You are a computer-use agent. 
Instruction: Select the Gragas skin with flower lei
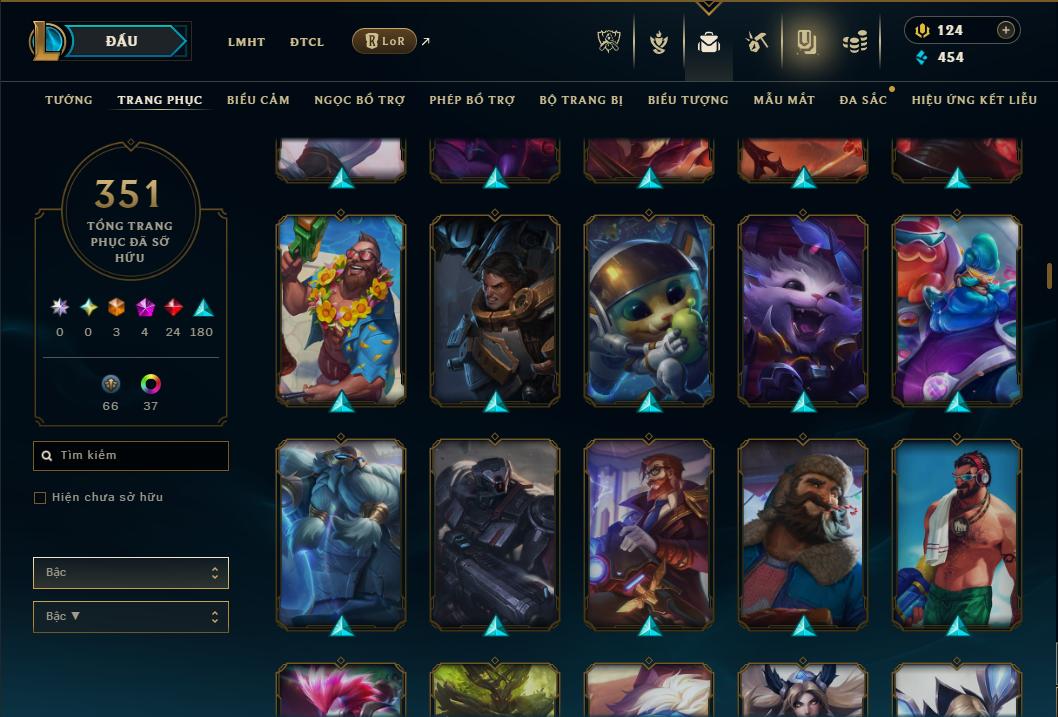tap(341, 310)
